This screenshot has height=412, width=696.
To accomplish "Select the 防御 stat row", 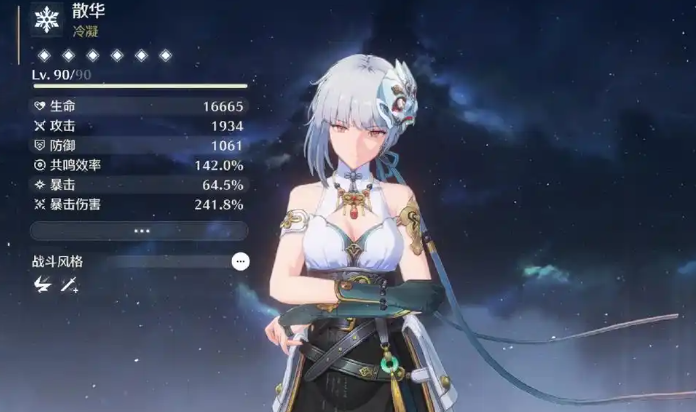I will coord(139,146).
